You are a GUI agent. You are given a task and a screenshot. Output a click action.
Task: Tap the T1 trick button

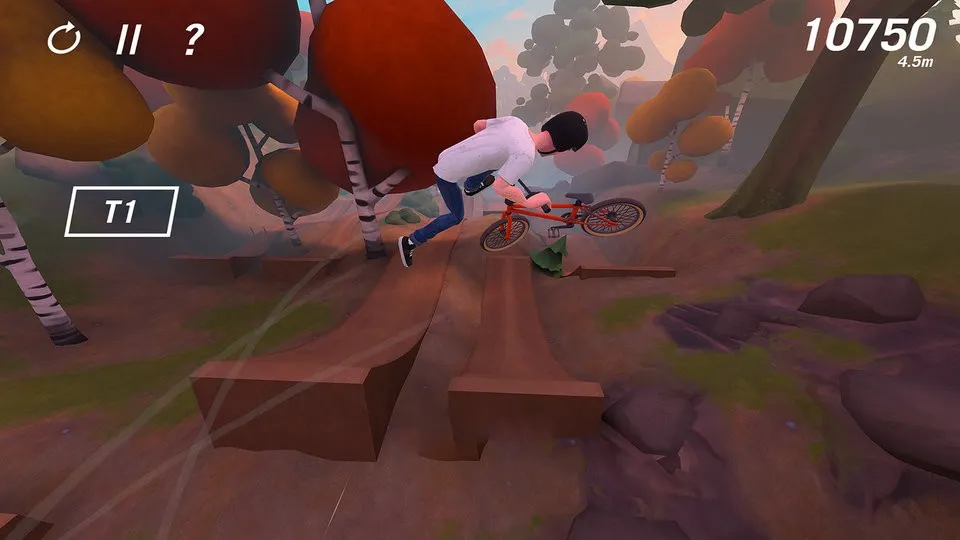121,212
